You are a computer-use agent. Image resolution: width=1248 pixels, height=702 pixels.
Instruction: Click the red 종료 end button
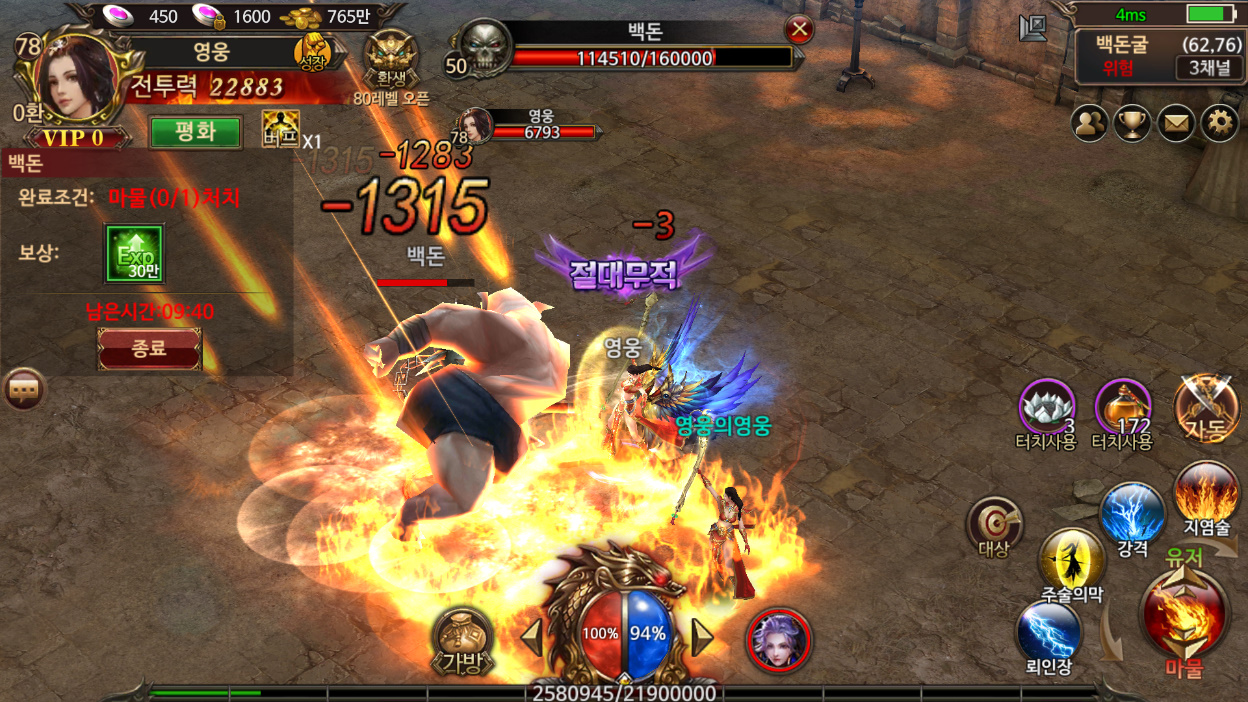(x=149, y=349)
